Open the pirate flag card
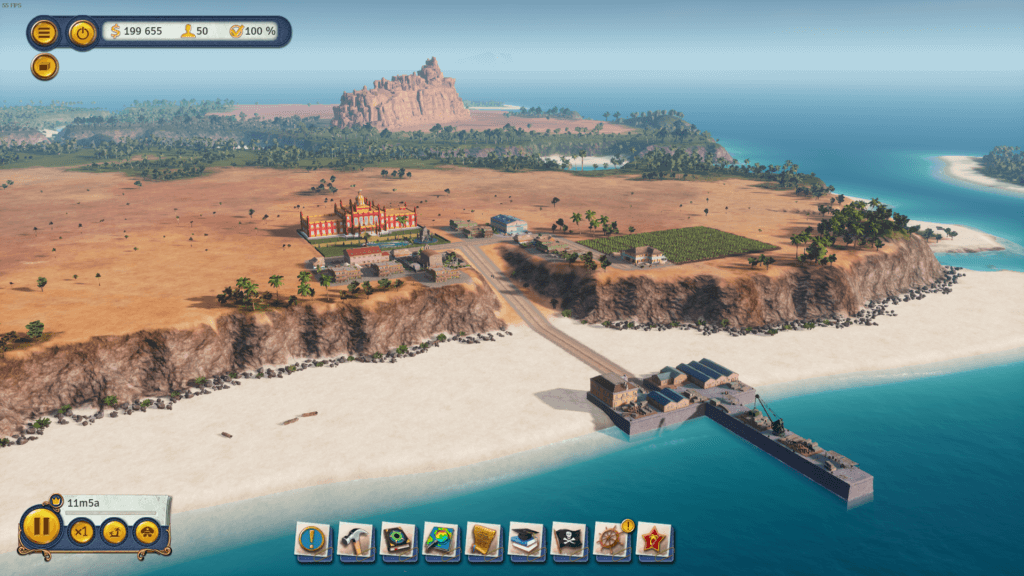This screenshot has width=1024, height=576. pos(569,540)
